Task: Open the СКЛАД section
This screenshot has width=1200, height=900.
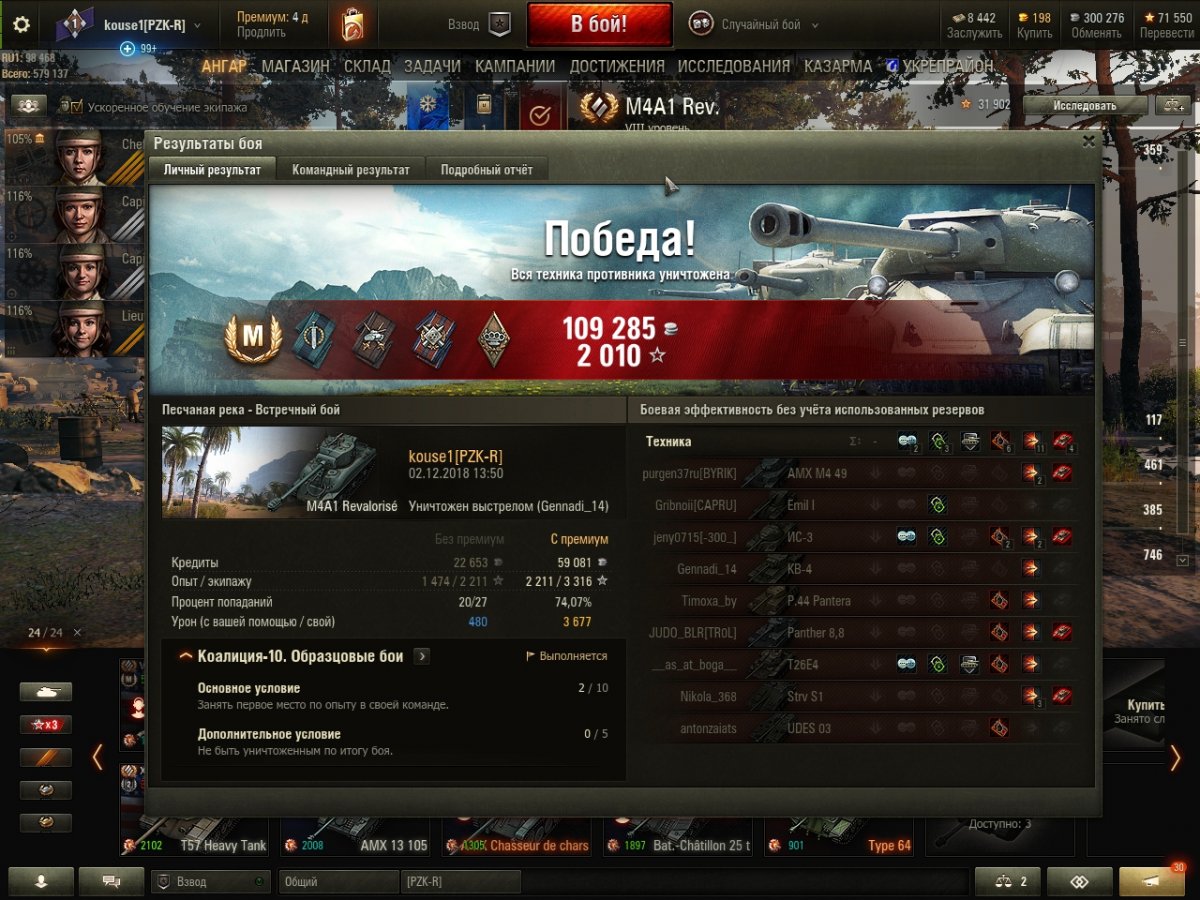Action: pyautogui.click(x=367, y=66)
